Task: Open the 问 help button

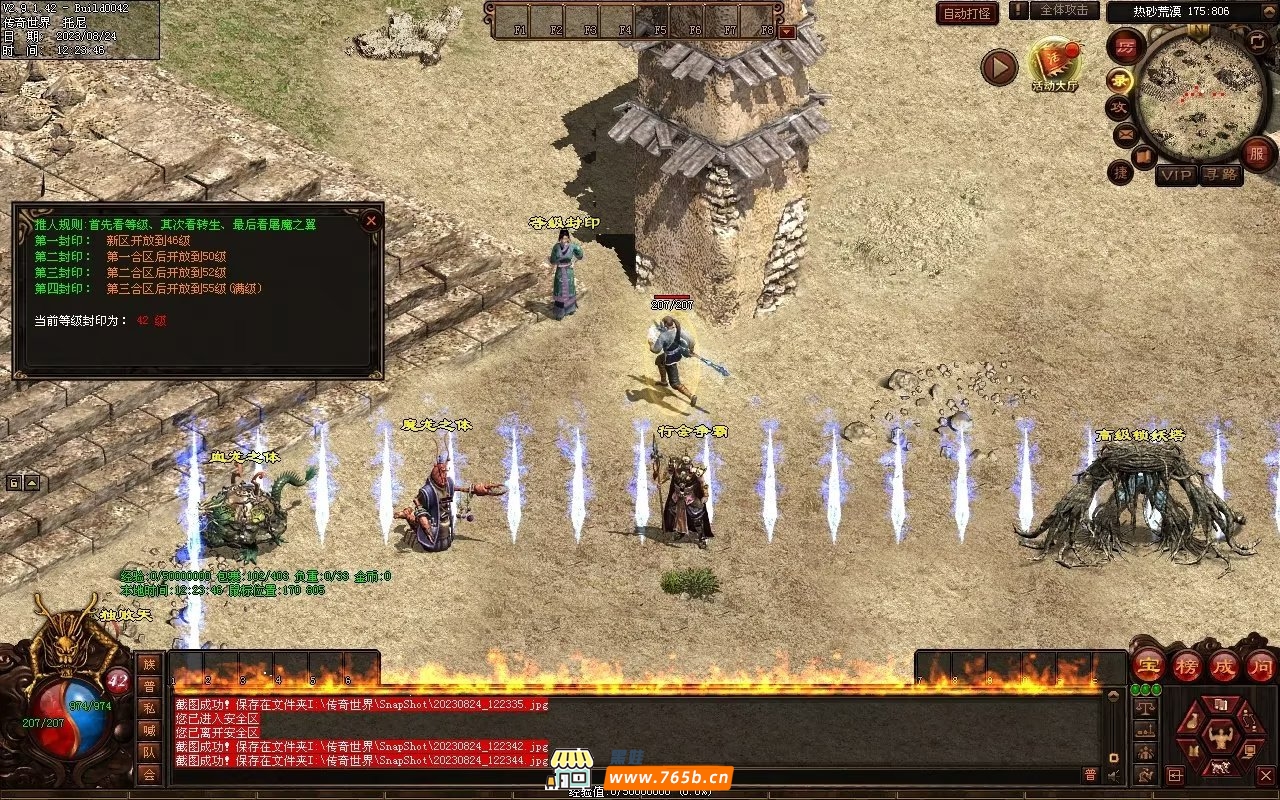Action: [x=1260, y=665]
